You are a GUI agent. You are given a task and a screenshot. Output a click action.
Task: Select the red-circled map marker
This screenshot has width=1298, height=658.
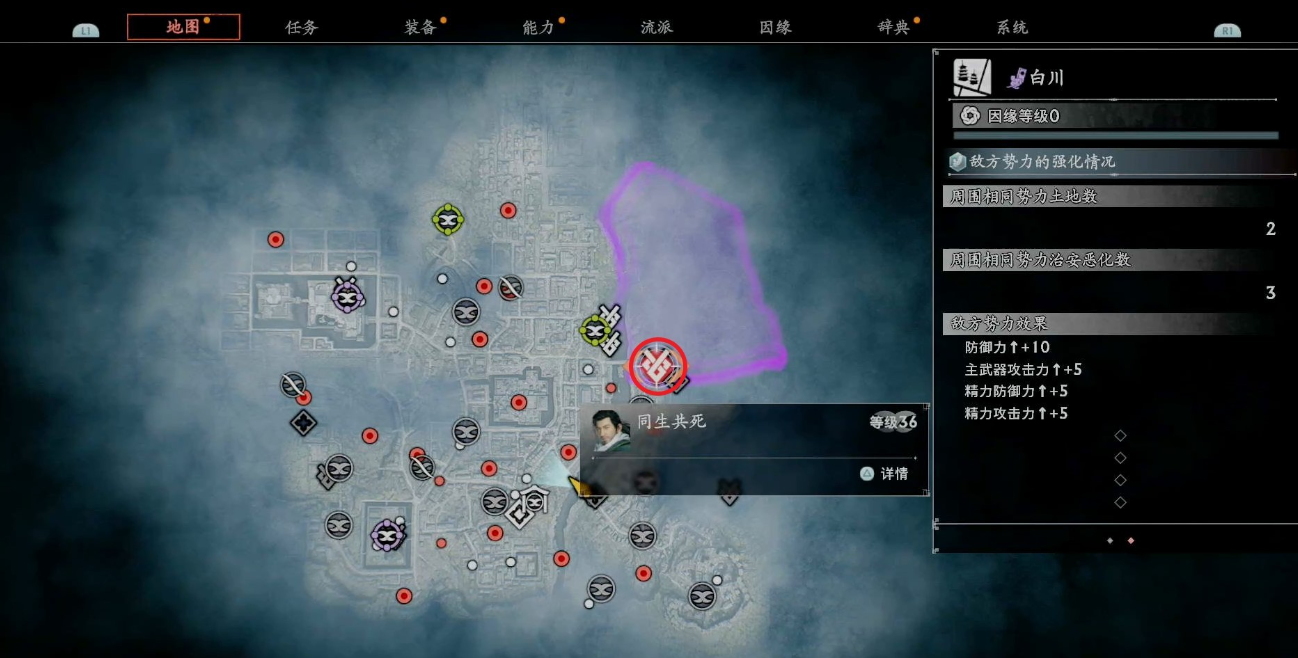[x=658, y=366]
